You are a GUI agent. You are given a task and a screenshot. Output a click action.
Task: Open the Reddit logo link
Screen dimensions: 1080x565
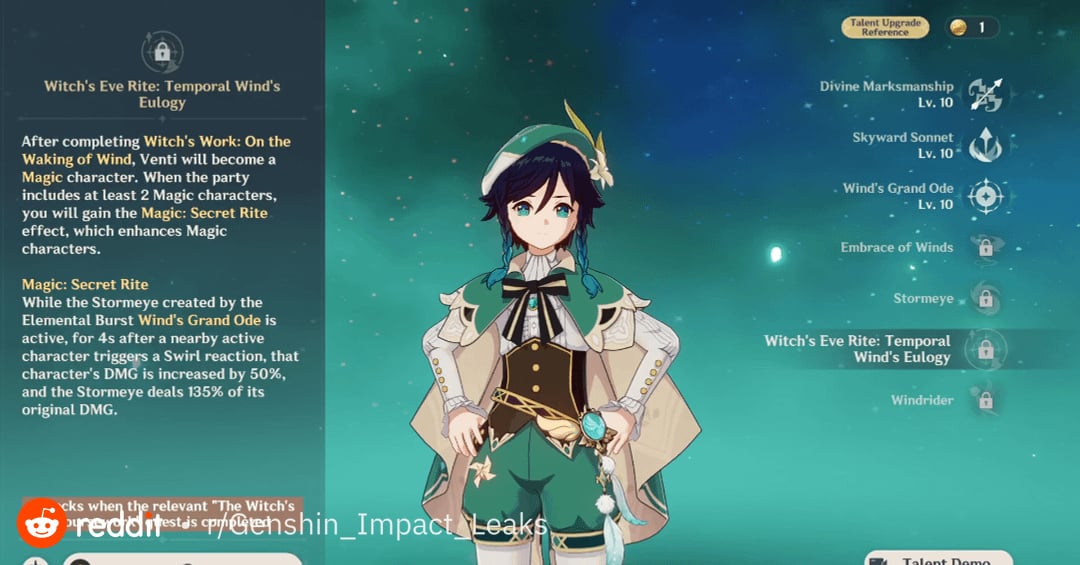pyautogui.click(x=42, y=523)
